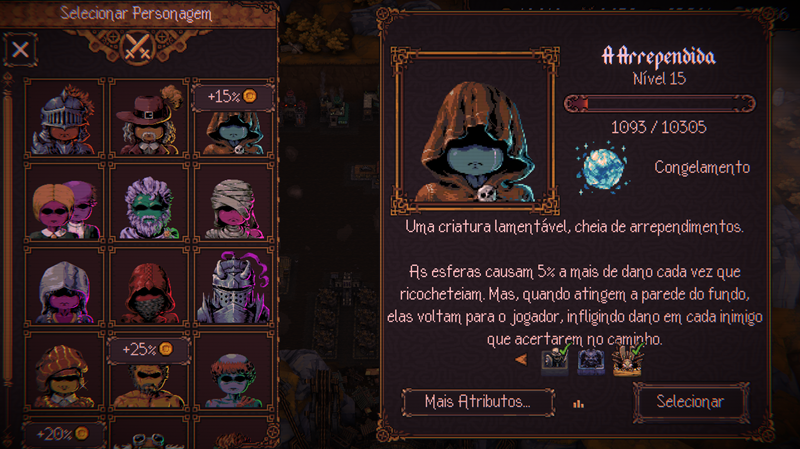Select the two-headed pink-haired duo portrait
The width and height of the screenshot is (800, 449).
(64, 203)
